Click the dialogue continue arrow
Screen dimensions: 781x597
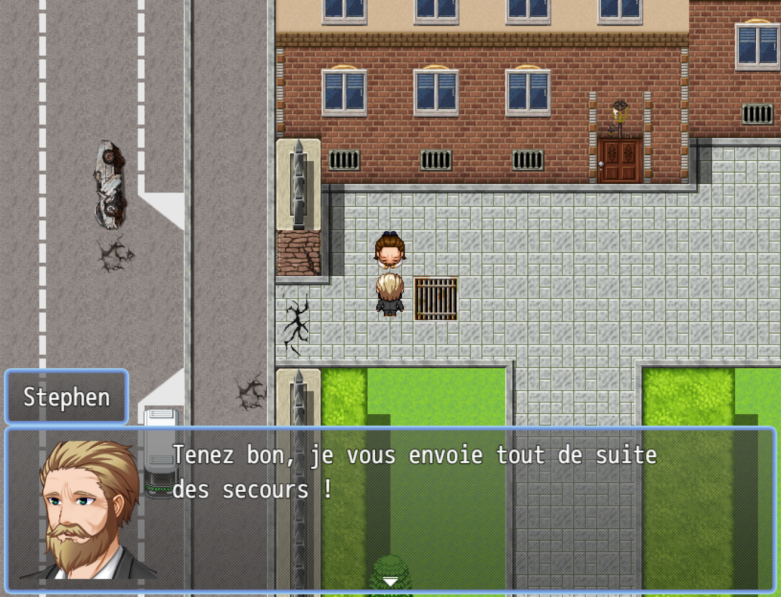[x=390, y=581]
